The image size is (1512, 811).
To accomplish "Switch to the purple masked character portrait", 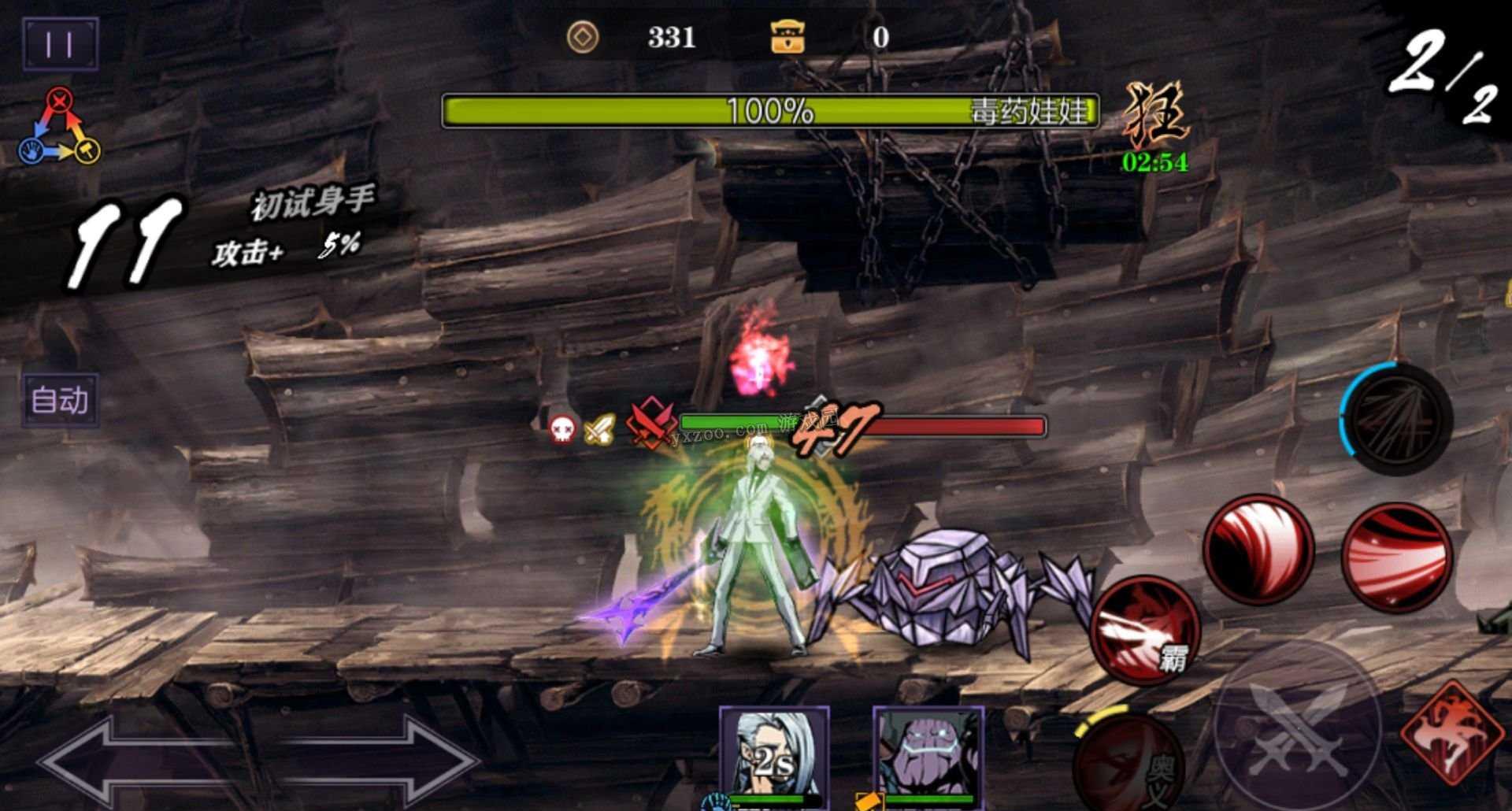I will [928, 757].
